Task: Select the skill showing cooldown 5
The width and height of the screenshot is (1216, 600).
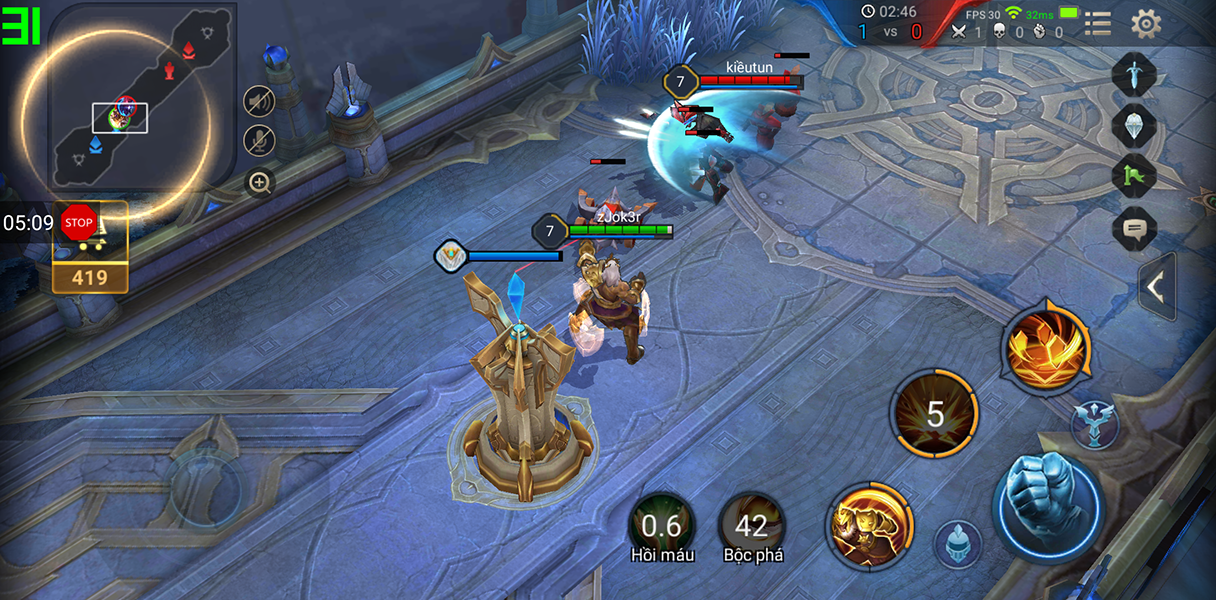Action: 935,413
